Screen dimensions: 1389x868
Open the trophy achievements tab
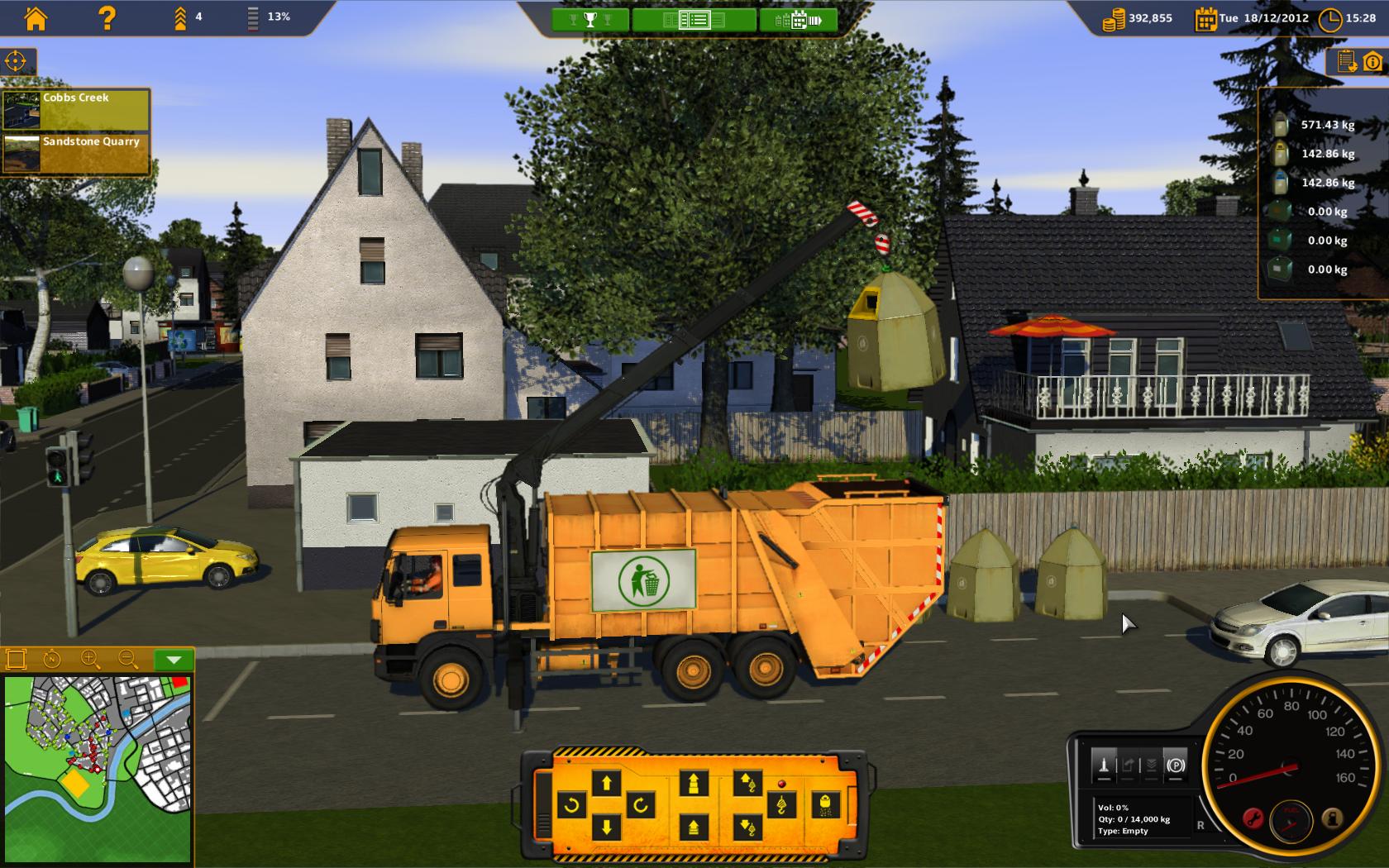click(589, 20)
